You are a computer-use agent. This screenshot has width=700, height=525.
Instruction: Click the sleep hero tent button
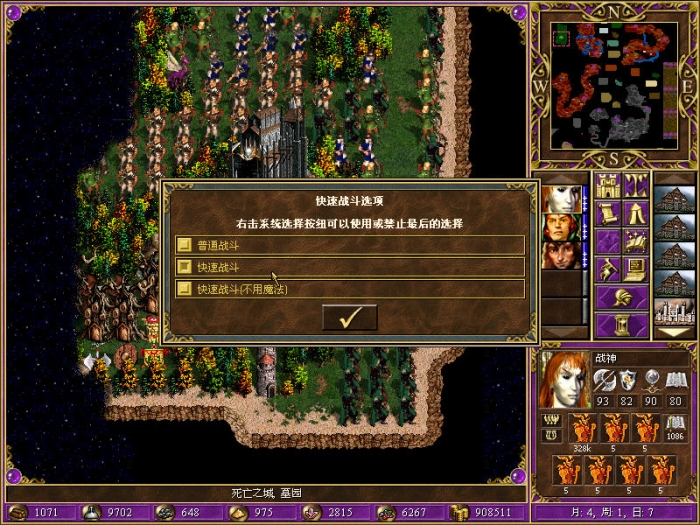pyautogui.click(x=636, y=213)
